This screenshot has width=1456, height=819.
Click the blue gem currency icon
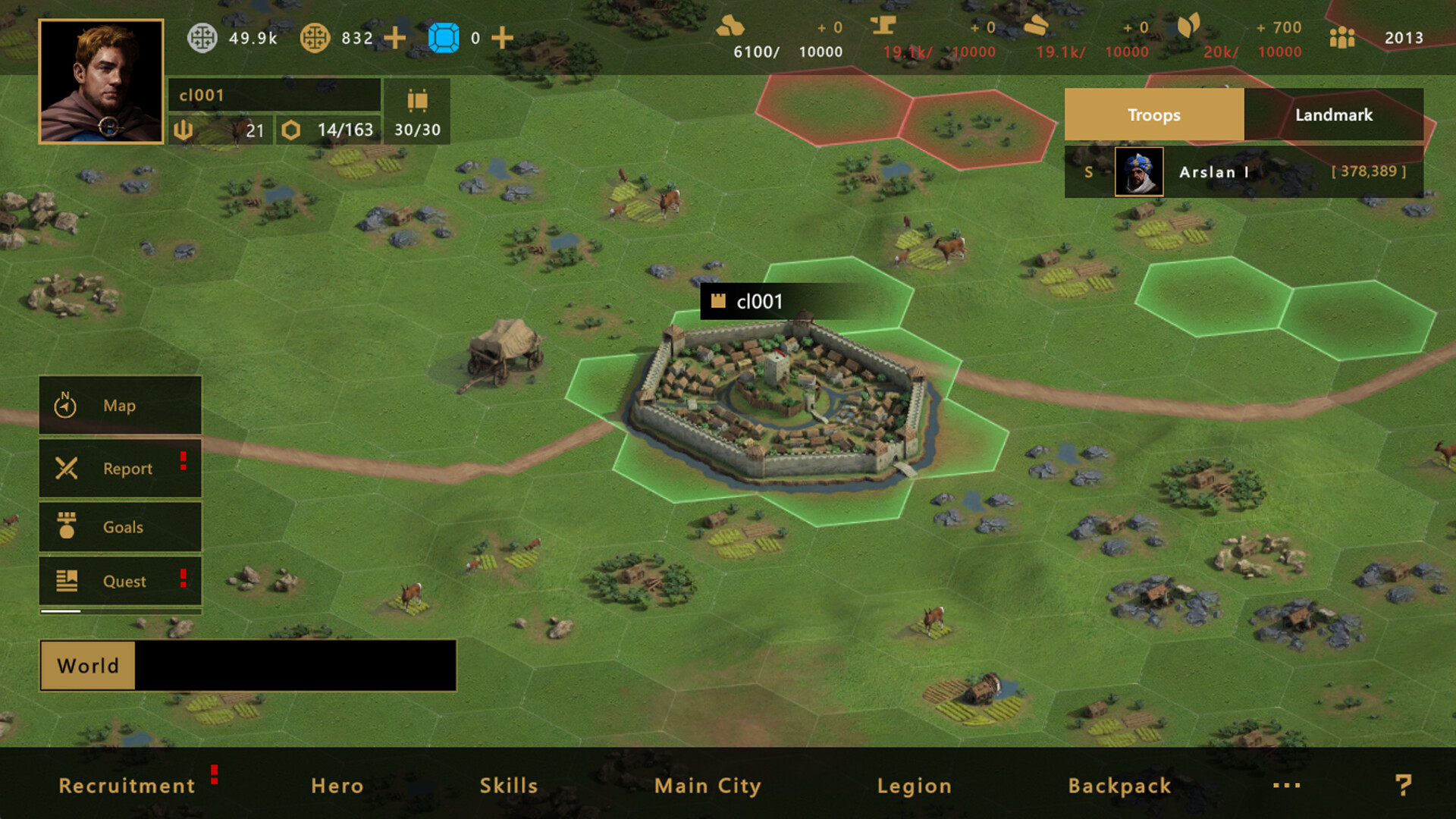point(444,37)
